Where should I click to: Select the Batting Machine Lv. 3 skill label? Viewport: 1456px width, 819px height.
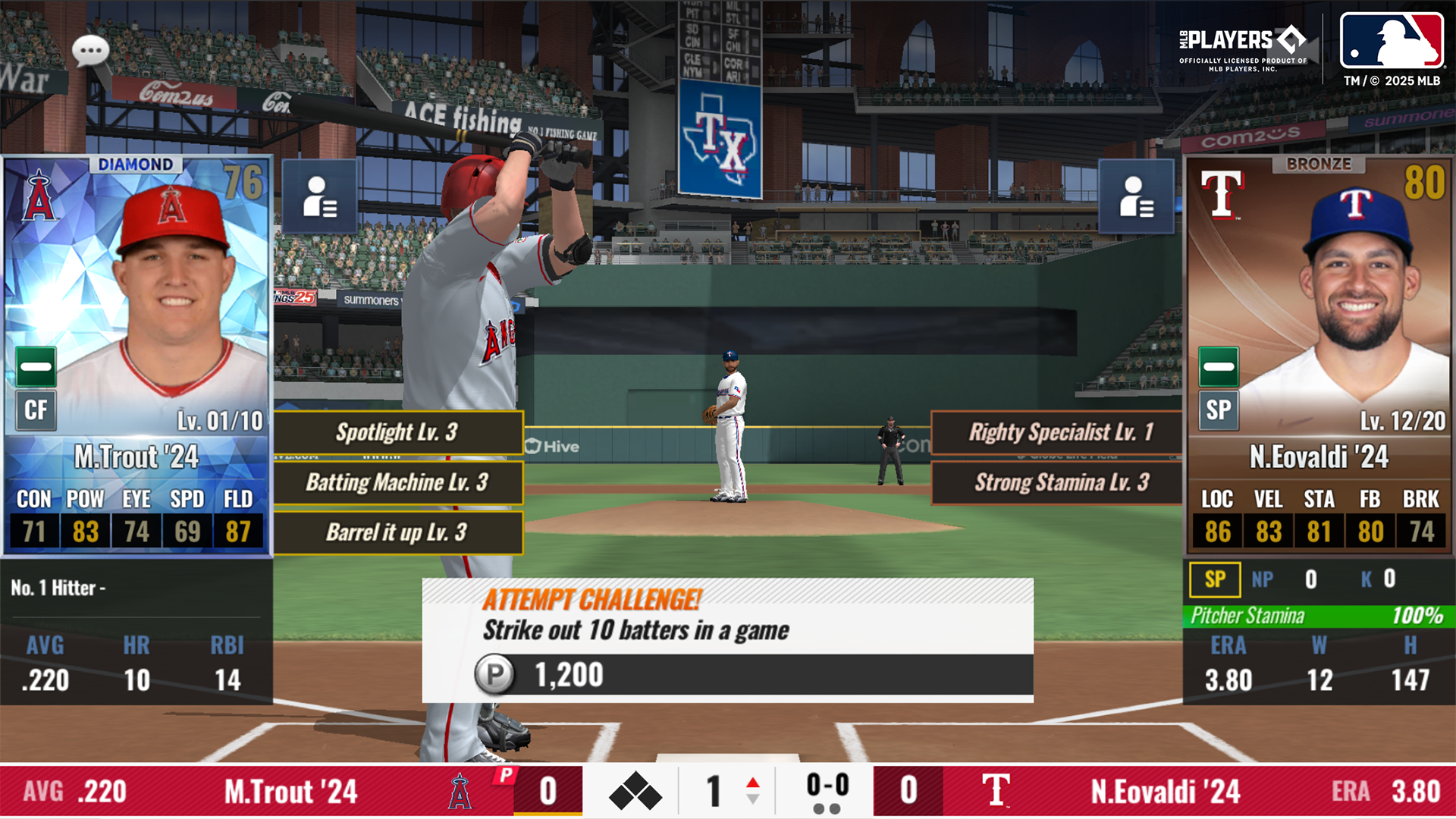coord(397,482)
